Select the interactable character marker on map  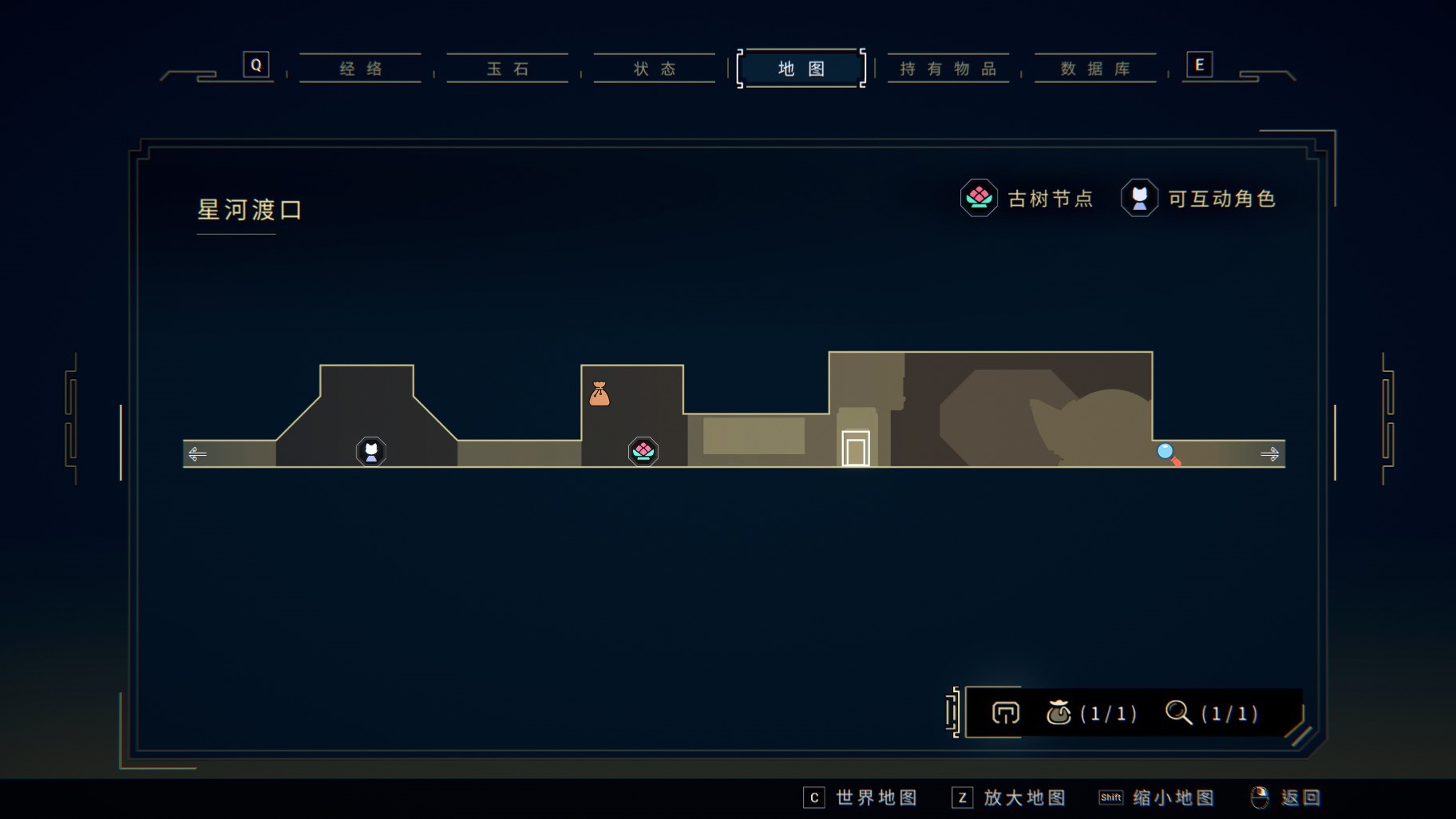tap(371, 452)
